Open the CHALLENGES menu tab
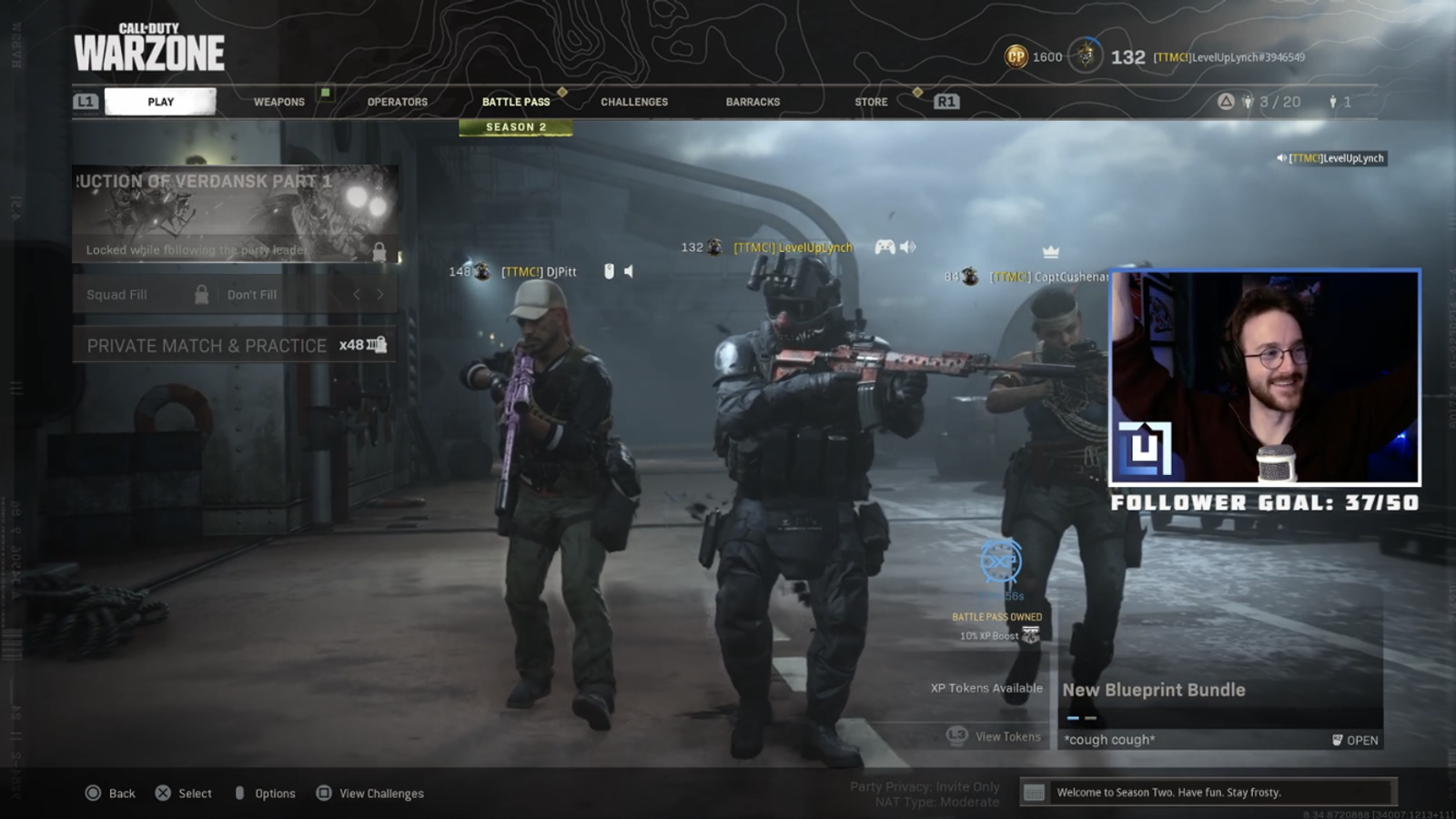The width and height of the screenshot is (1456, 819). (x=633, y=102)
